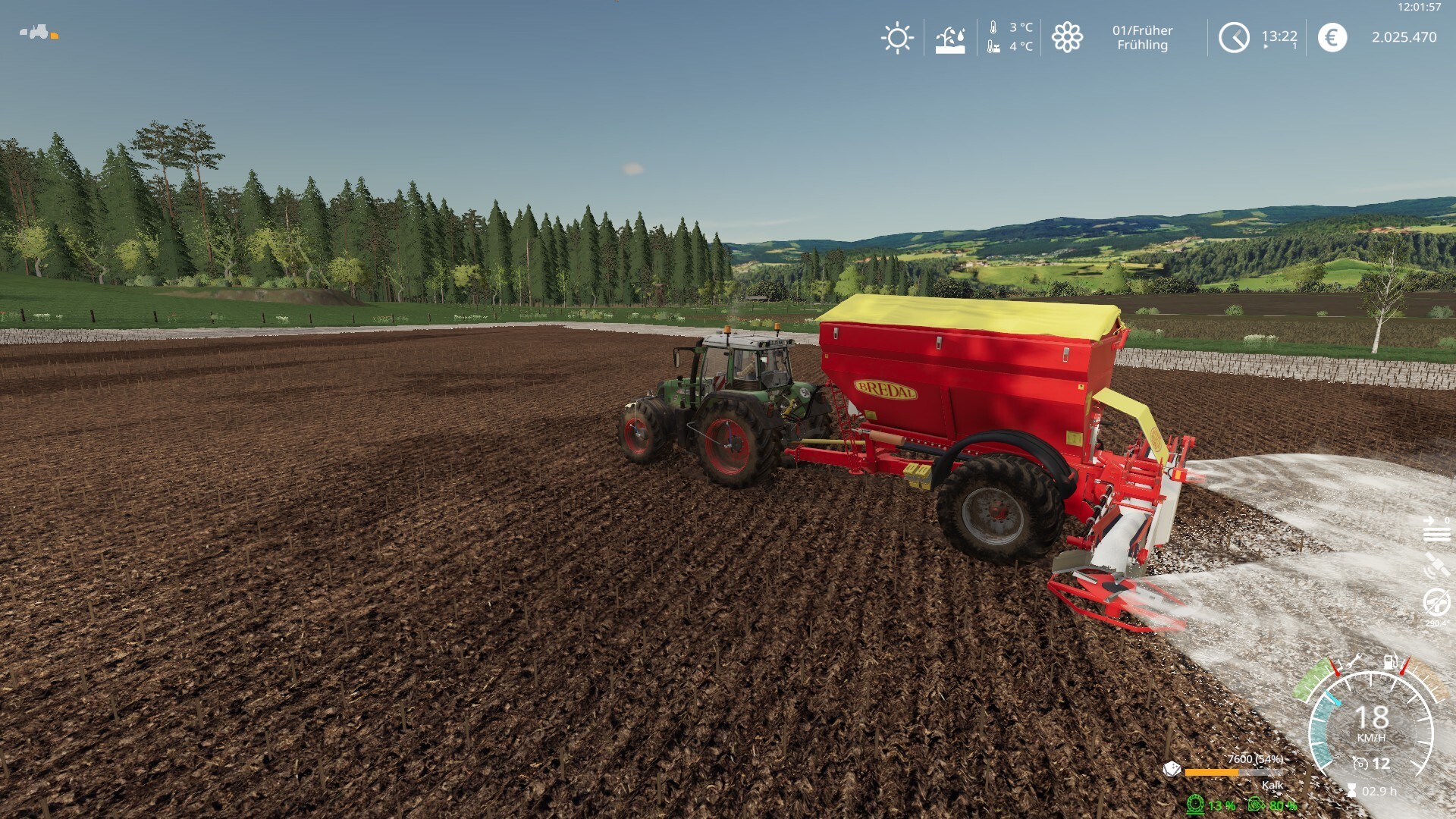Open finances via the euro coin icon
Image resolution: width=1456 pixels, height=819 pixels.
coord(1332,37)
